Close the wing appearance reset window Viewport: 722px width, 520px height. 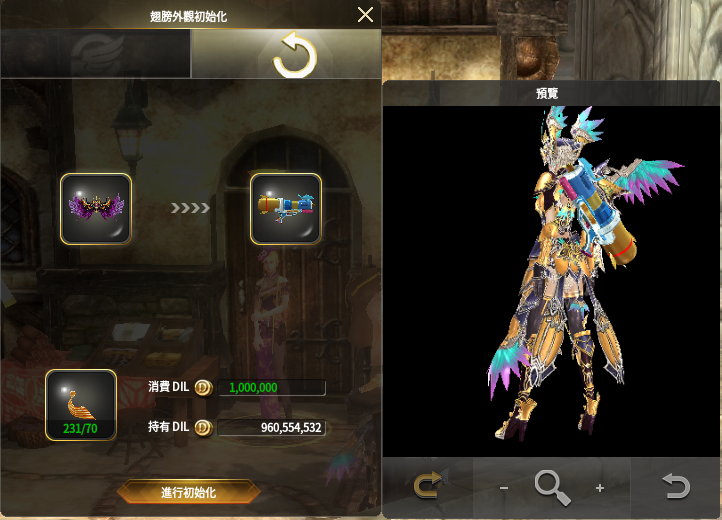(x=365, y=15)
